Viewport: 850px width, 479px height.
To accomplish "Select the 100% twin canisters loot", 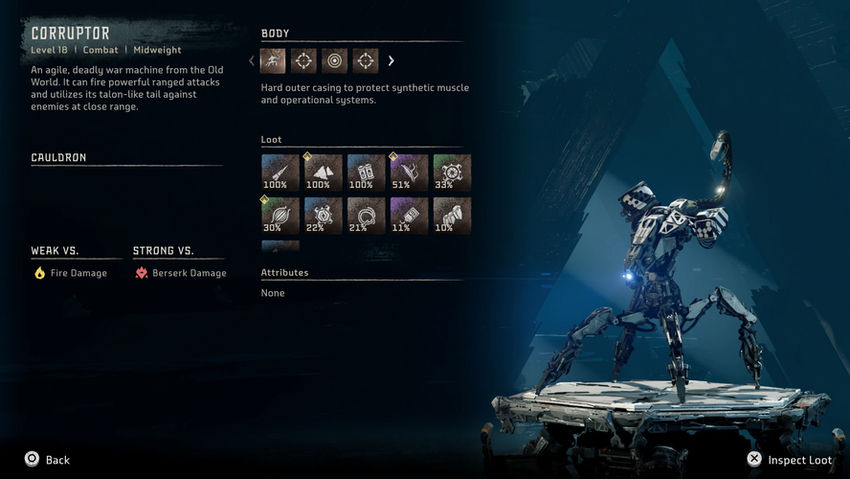I will coord(365,172).
